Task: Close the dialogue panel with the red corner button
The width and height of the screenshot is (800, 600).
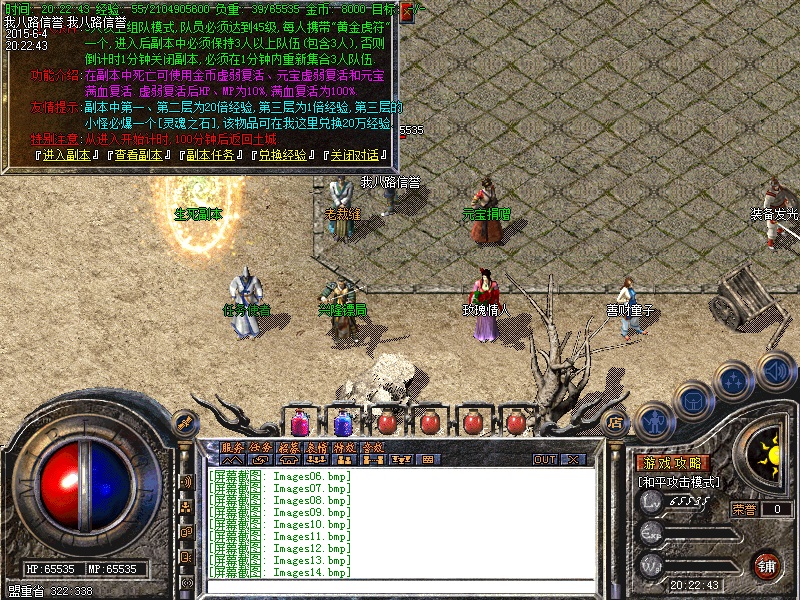Action: (407, 13)
